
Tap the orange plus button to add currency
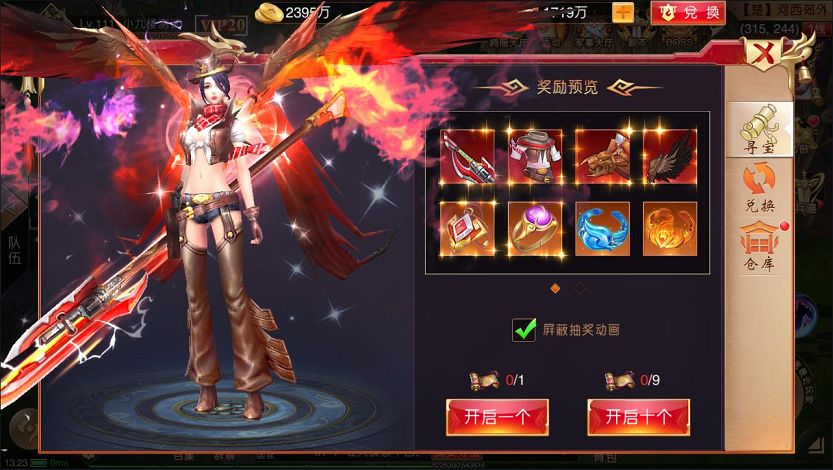tap(622, 13)
